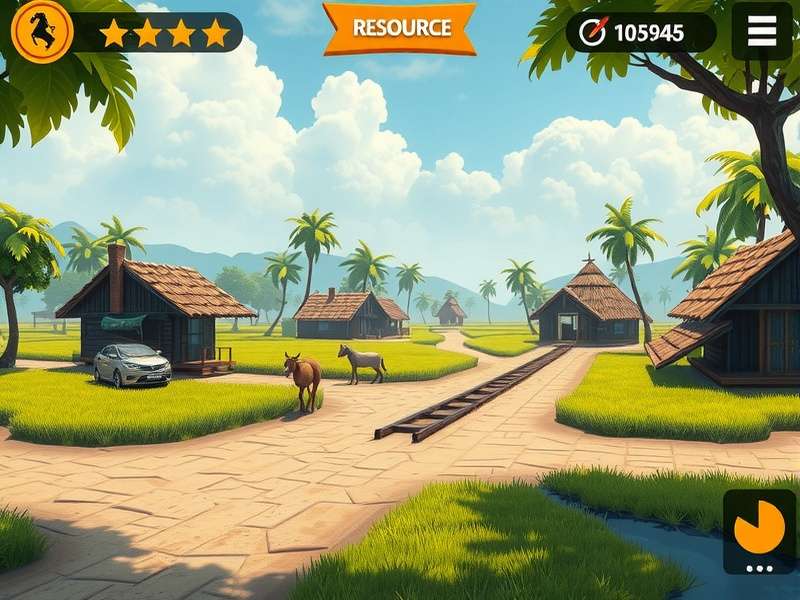800x600 pixels.
Task: Click the orange RESOURCE banner
Action: click(399, 28)
